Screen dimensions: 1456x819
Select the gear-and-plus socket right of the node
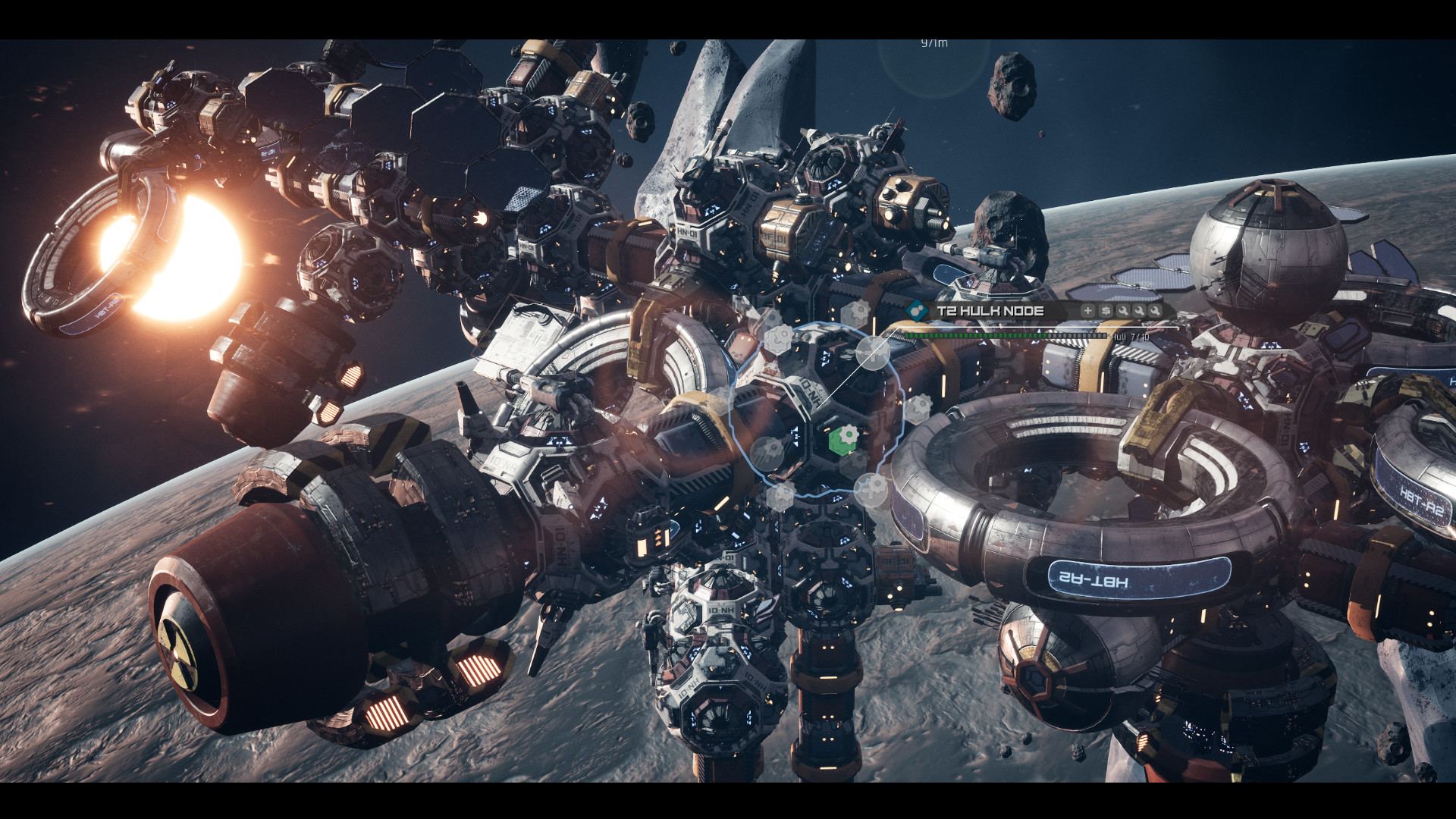point(873,353)
